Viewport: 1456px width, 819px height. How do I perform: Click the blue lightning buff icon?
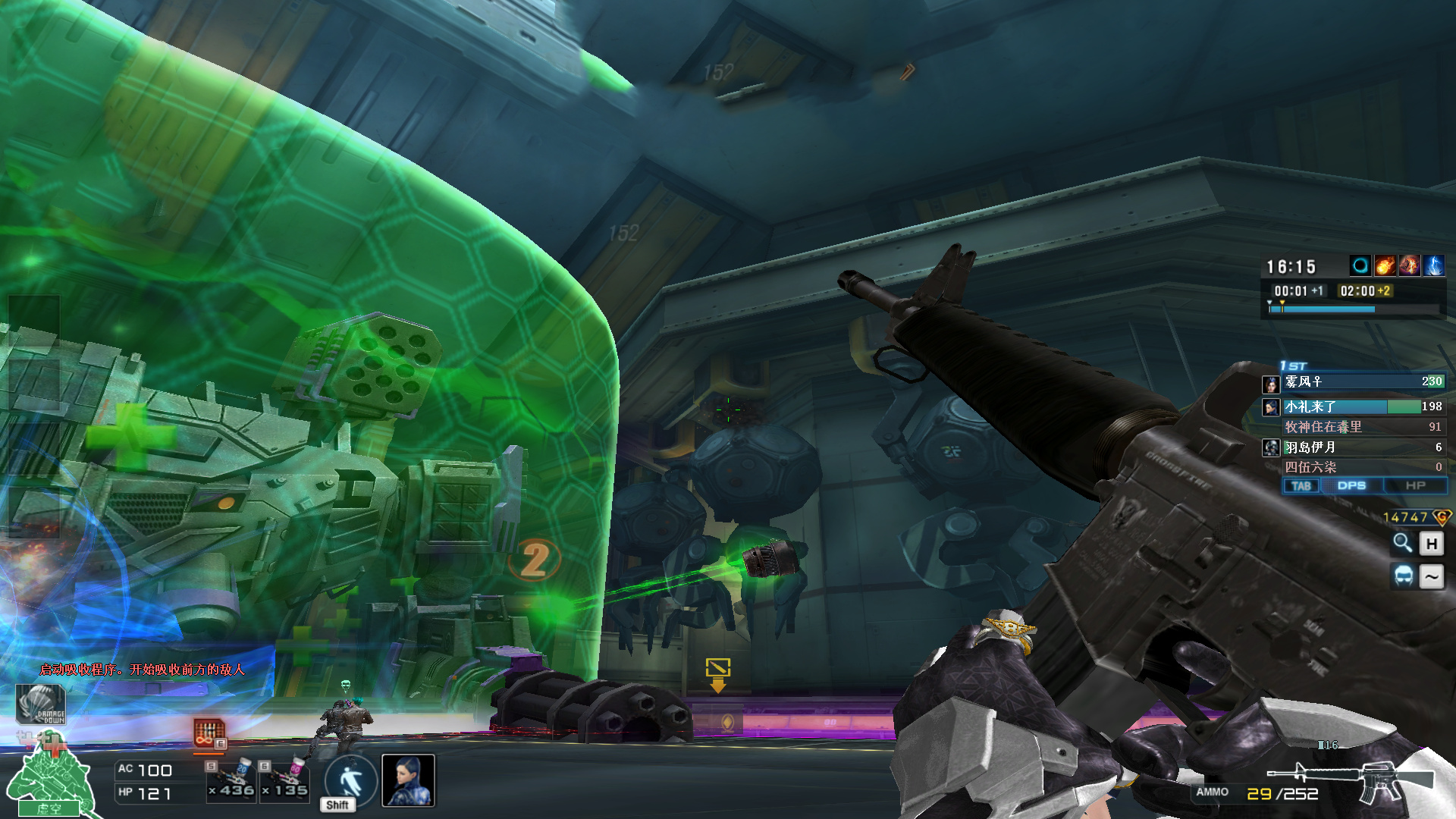tap(1433, 265)
